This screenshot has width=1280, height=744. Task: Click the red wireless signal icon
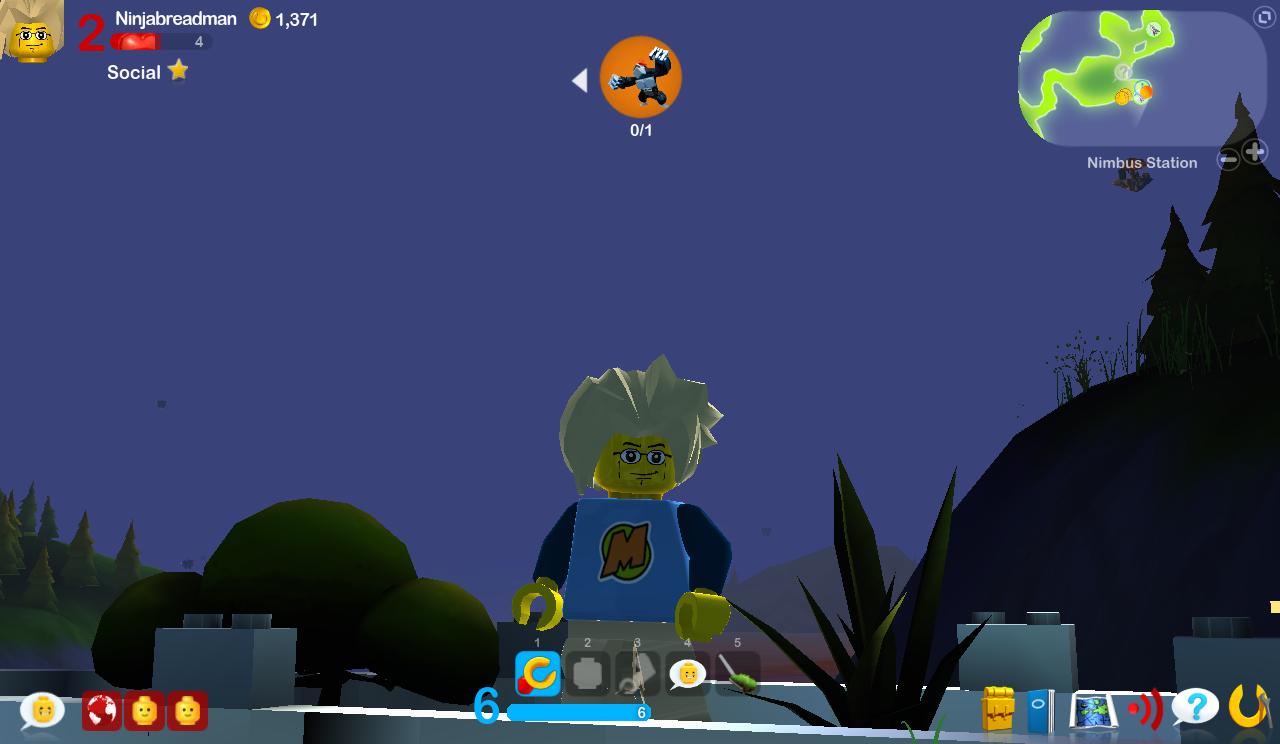click(x=1141, y=709)
